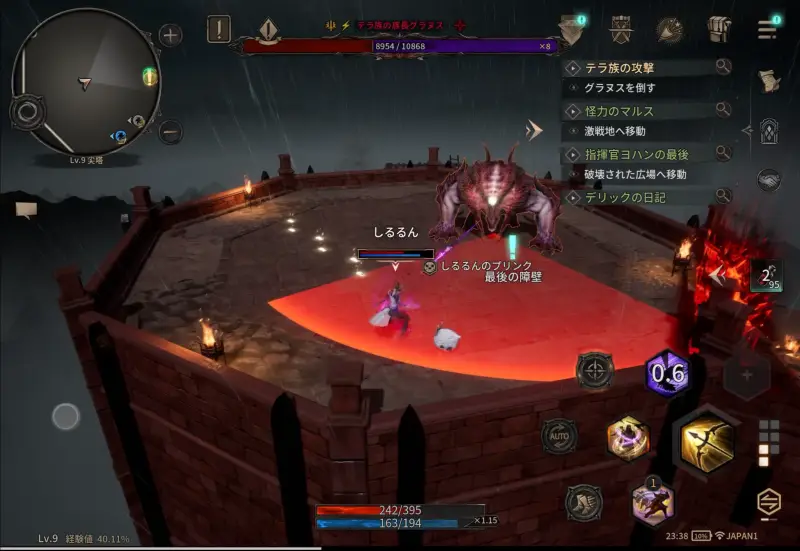This screenshot has height=551, width=800.
Task: Open the exclamation mark notice icon
Action: [219, 29]
